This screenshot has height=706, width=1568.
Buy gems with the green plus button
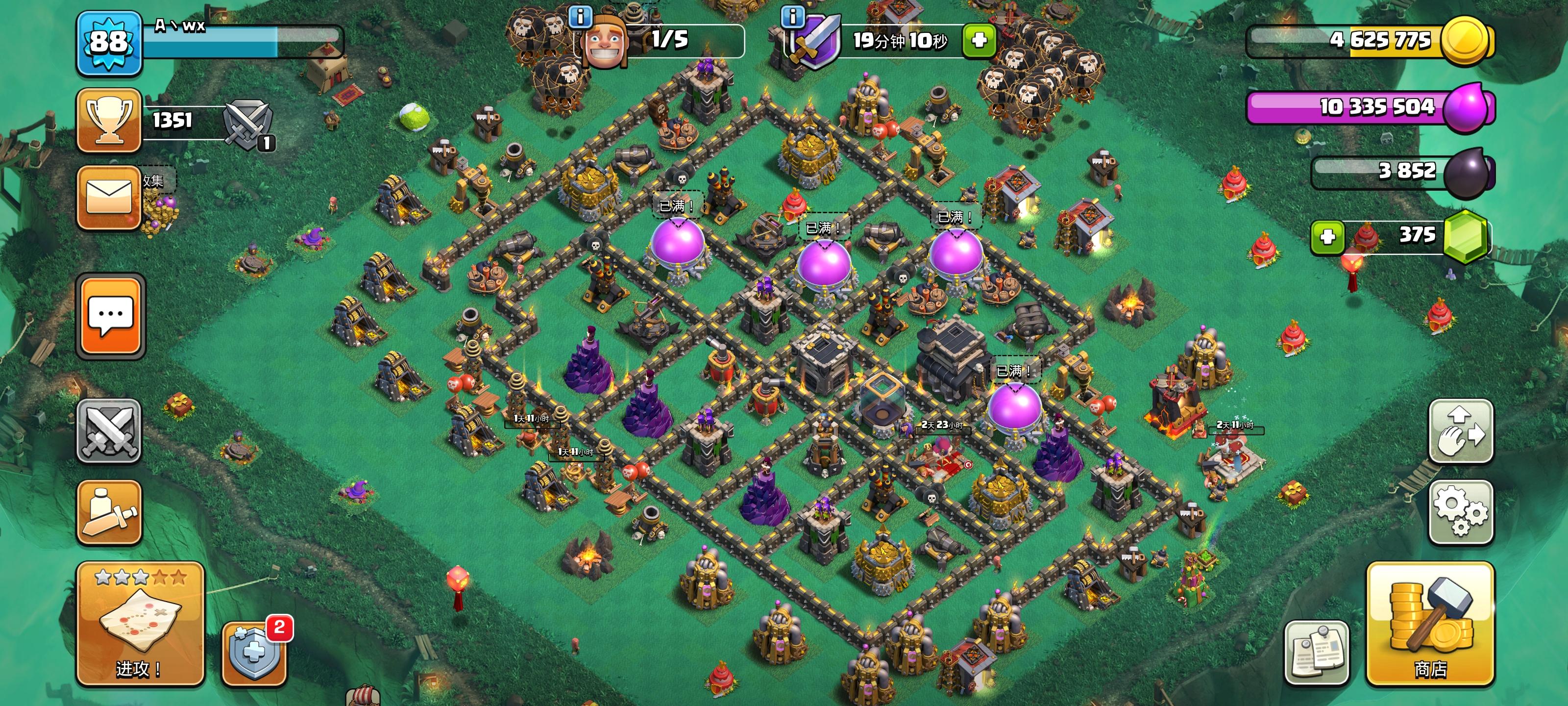(x=1327, y=236)
